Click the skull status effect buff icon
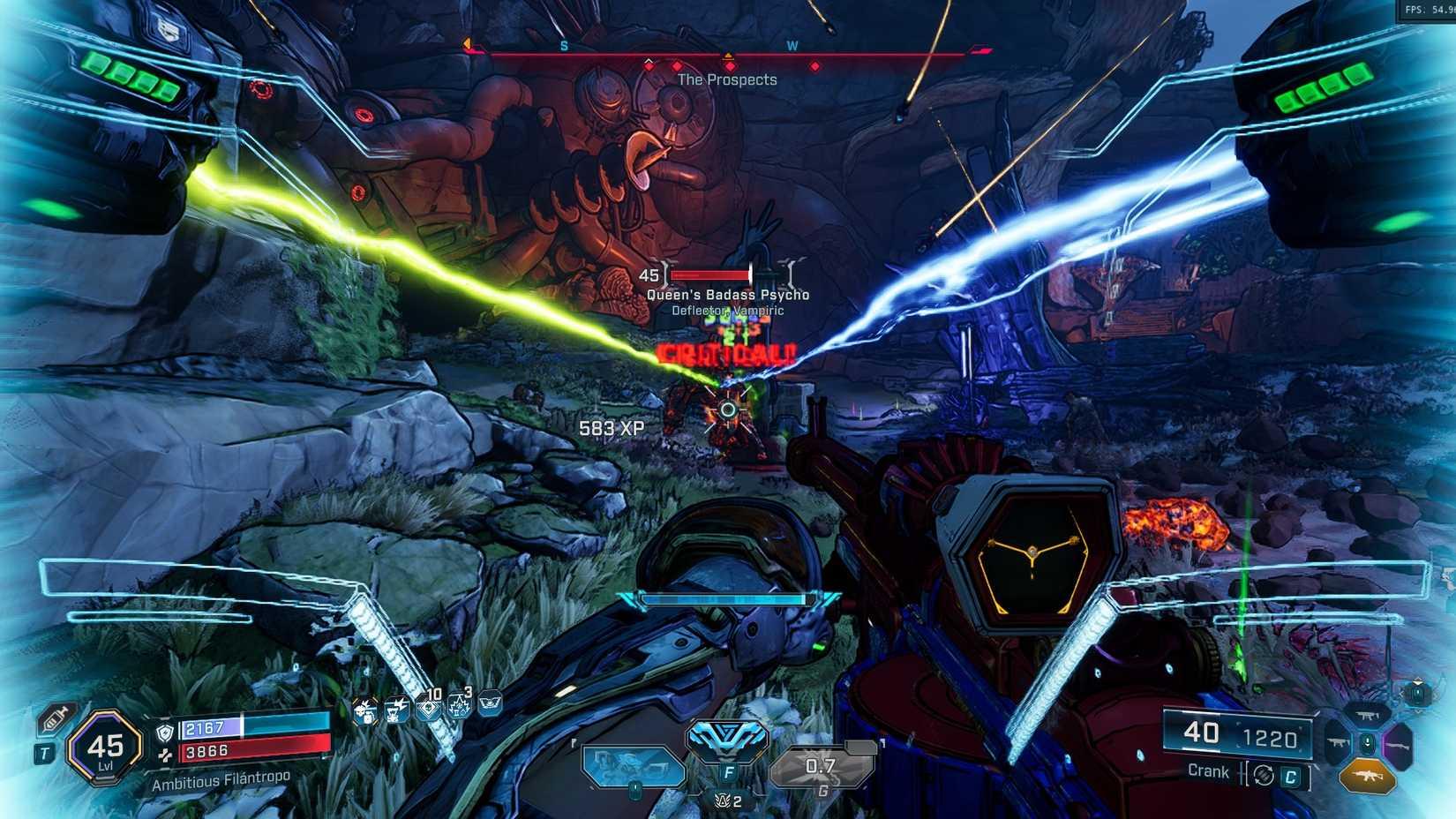Image resolution: width=1456 pixels, height=819 pixels. pyautogui.click(x=364, y=709)
